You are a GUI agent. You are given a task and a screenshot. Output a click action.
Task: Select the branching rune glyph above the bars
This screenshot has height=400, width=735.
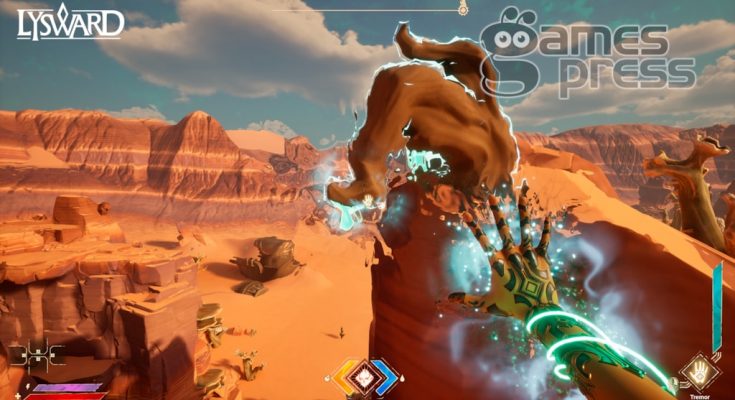pos(36,355)
